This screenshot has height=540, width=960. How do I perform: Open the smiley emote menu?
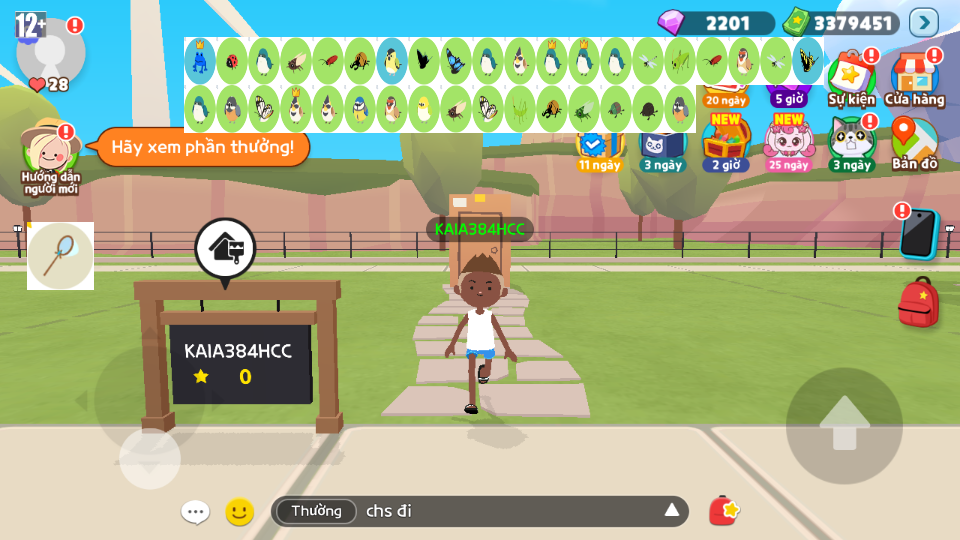239,512
